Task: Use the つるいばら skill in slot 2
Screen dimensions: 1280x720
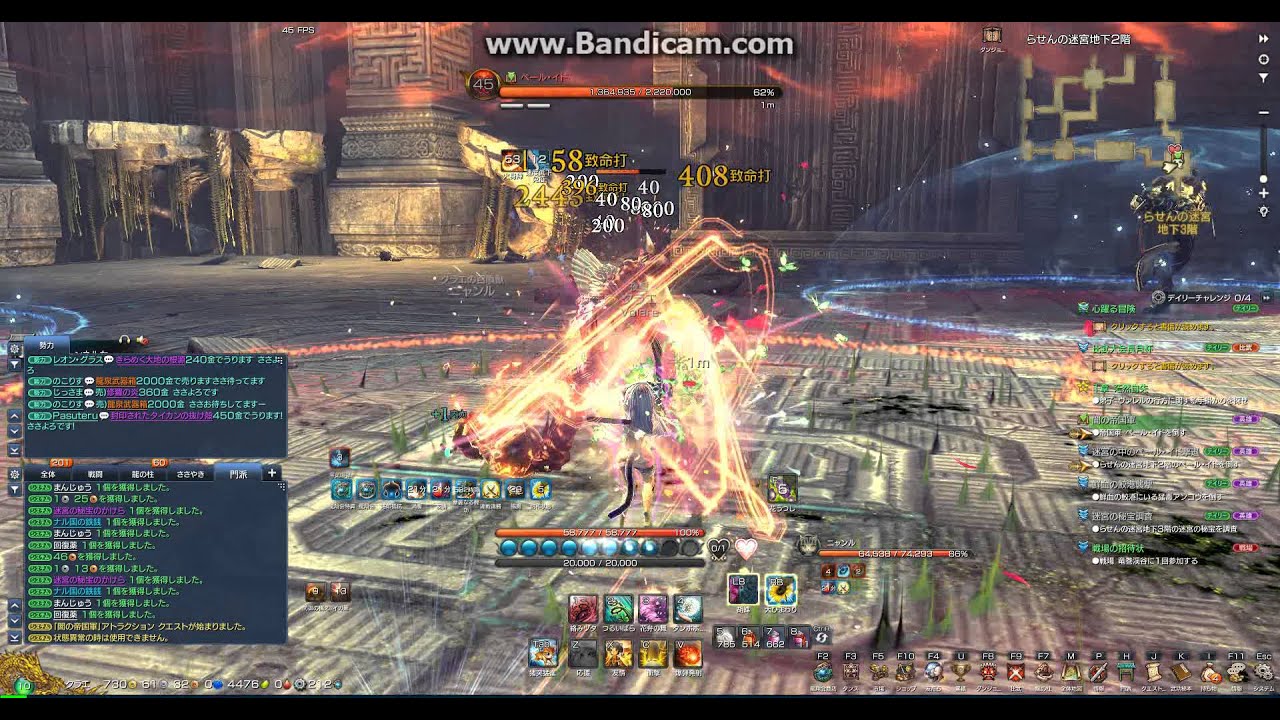Action: click(617, 609)
